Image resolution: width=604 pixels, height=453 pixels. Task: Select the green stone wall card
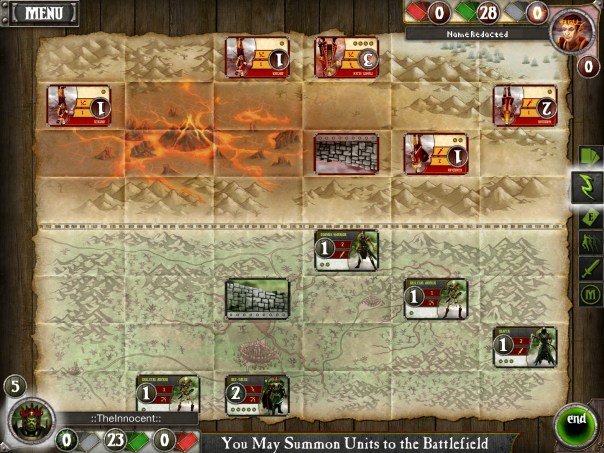(x=257, y=298)
